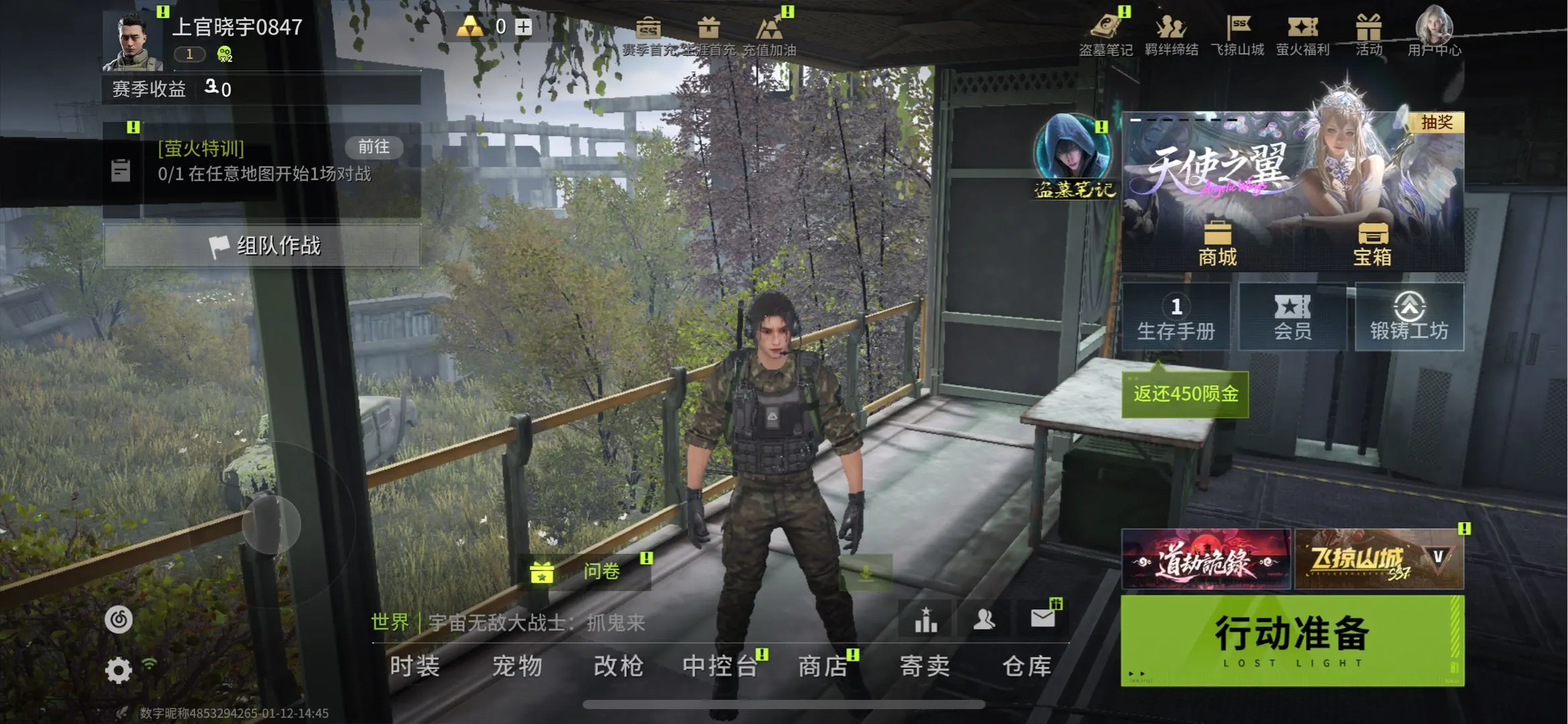The height and width of the screenshot is (724, 1568).
Task: Add currency with the plus button
Action: pos(523,27)
